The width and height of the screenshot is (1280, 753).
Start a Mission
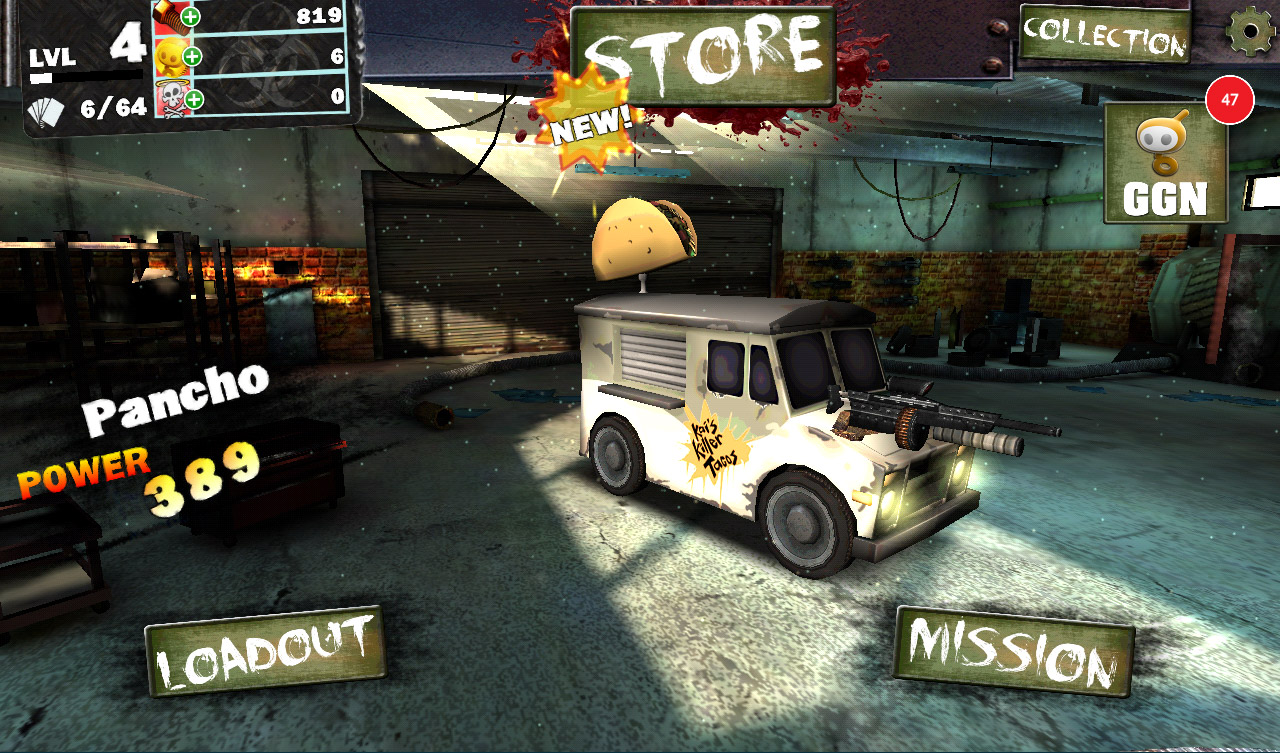point(1013,654)
